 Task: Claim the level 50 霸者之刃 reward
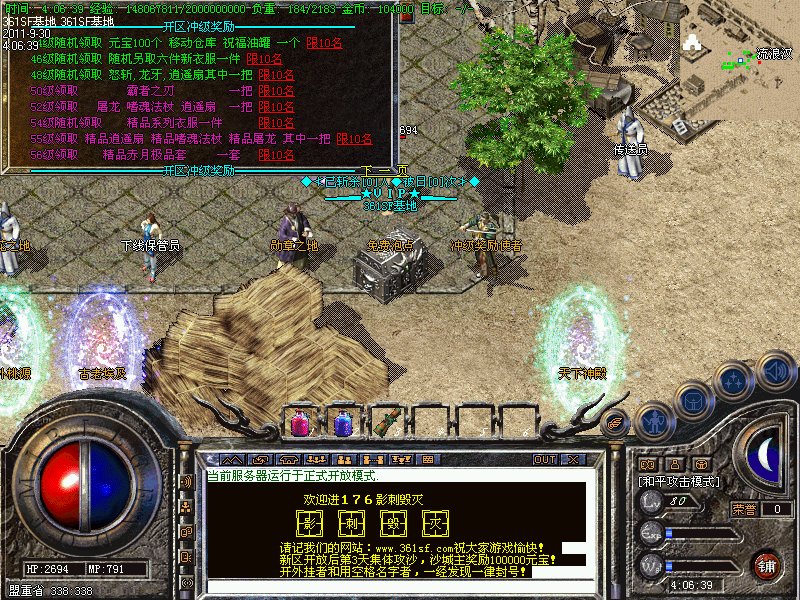pos(277,91)
